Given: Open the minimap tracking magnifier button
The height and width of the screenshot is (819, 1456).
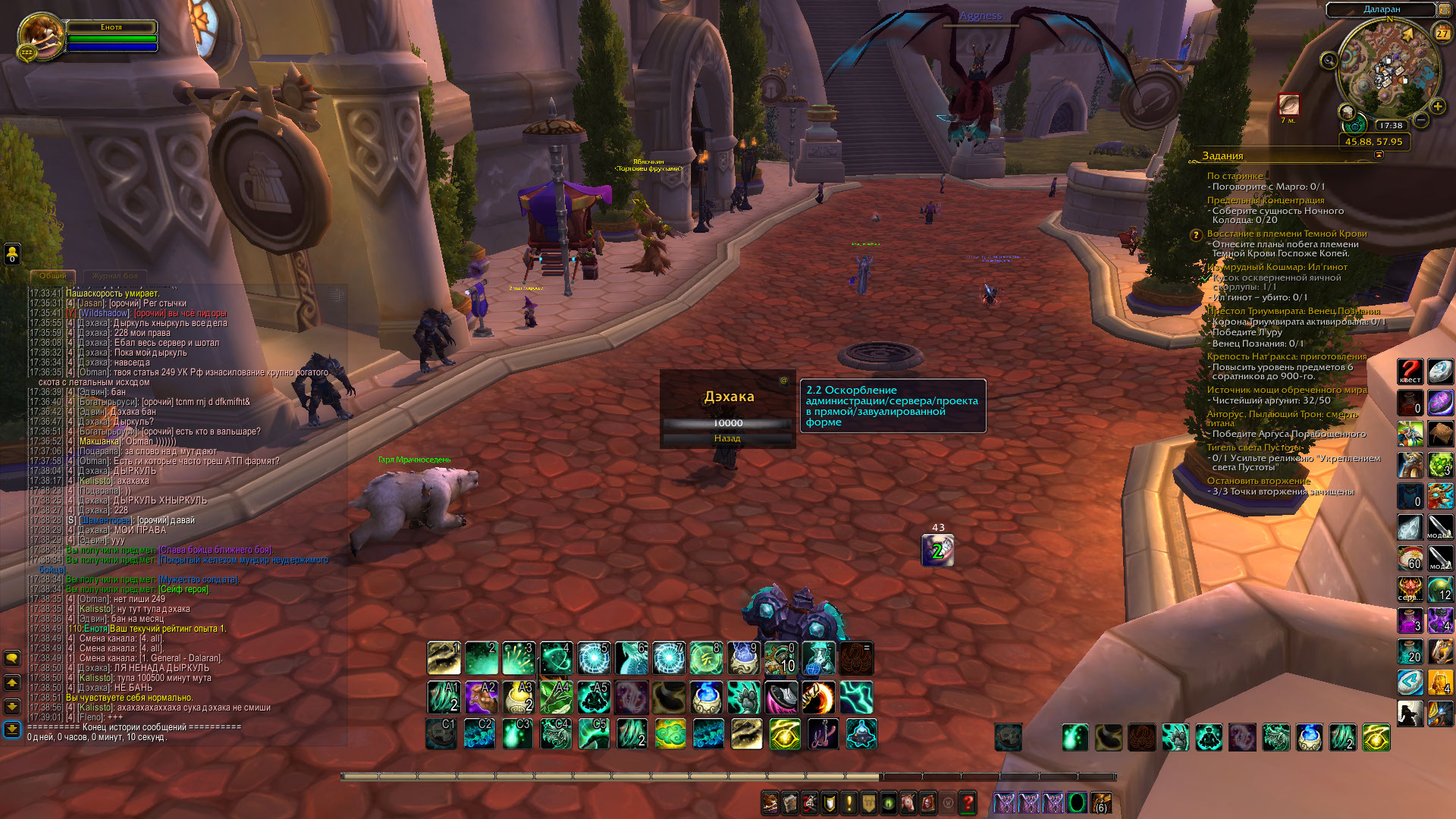Looking at the screenshot, I should 1329,60.
